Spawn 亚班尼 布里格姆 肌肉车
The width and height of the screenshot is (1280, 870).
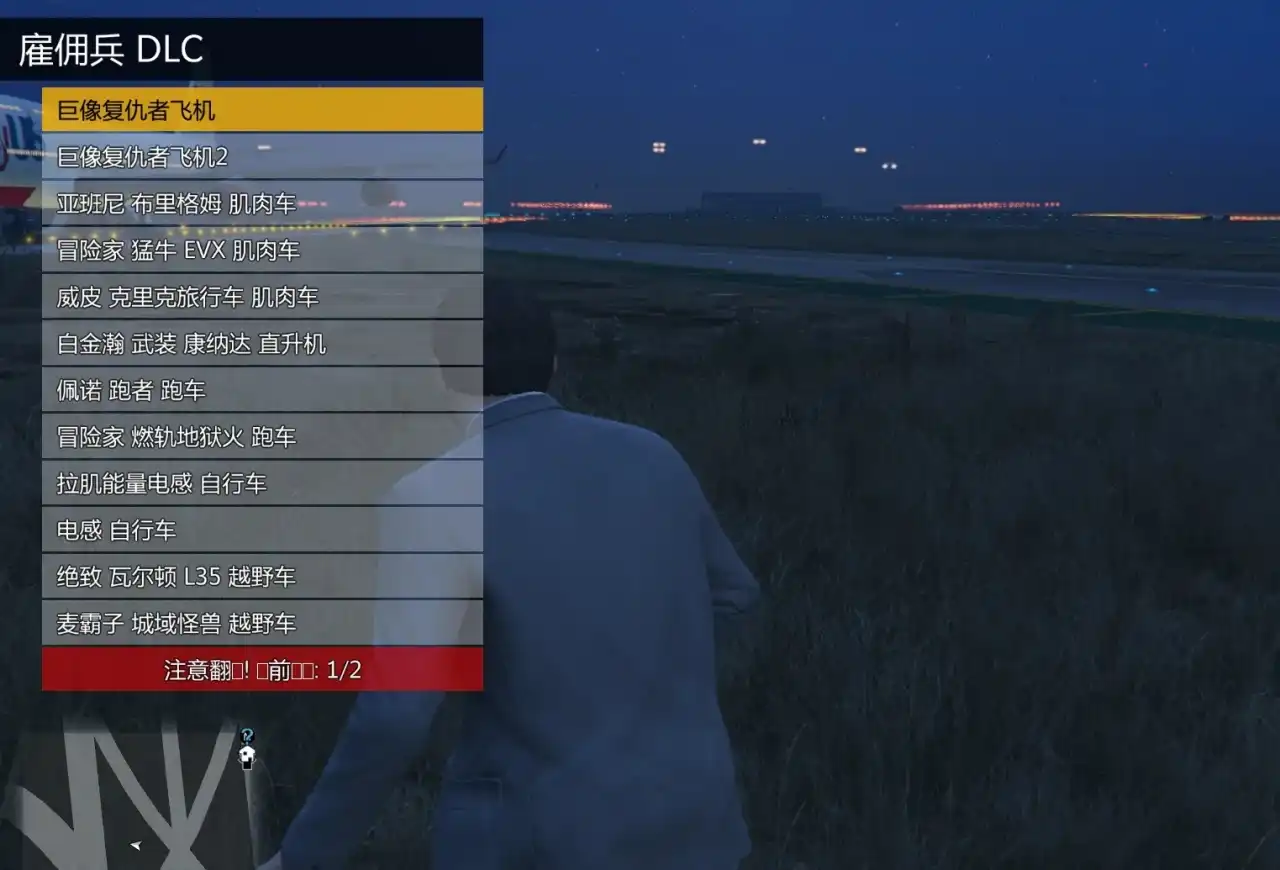pyautogui.click(x=262, y=203)
